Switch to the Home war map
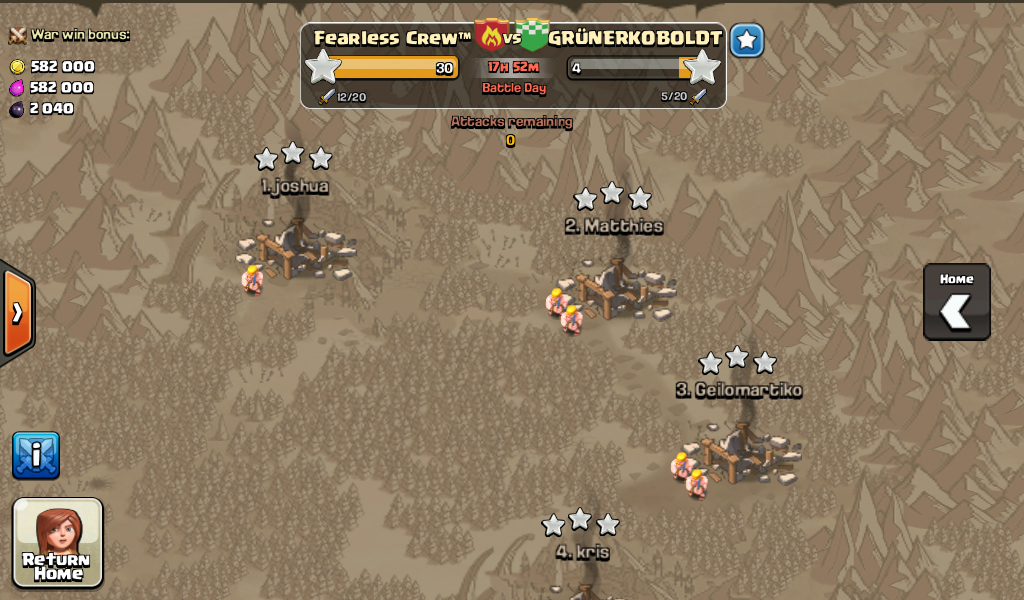The height and width of the screenshot is (600, 1024). [956, 302]
